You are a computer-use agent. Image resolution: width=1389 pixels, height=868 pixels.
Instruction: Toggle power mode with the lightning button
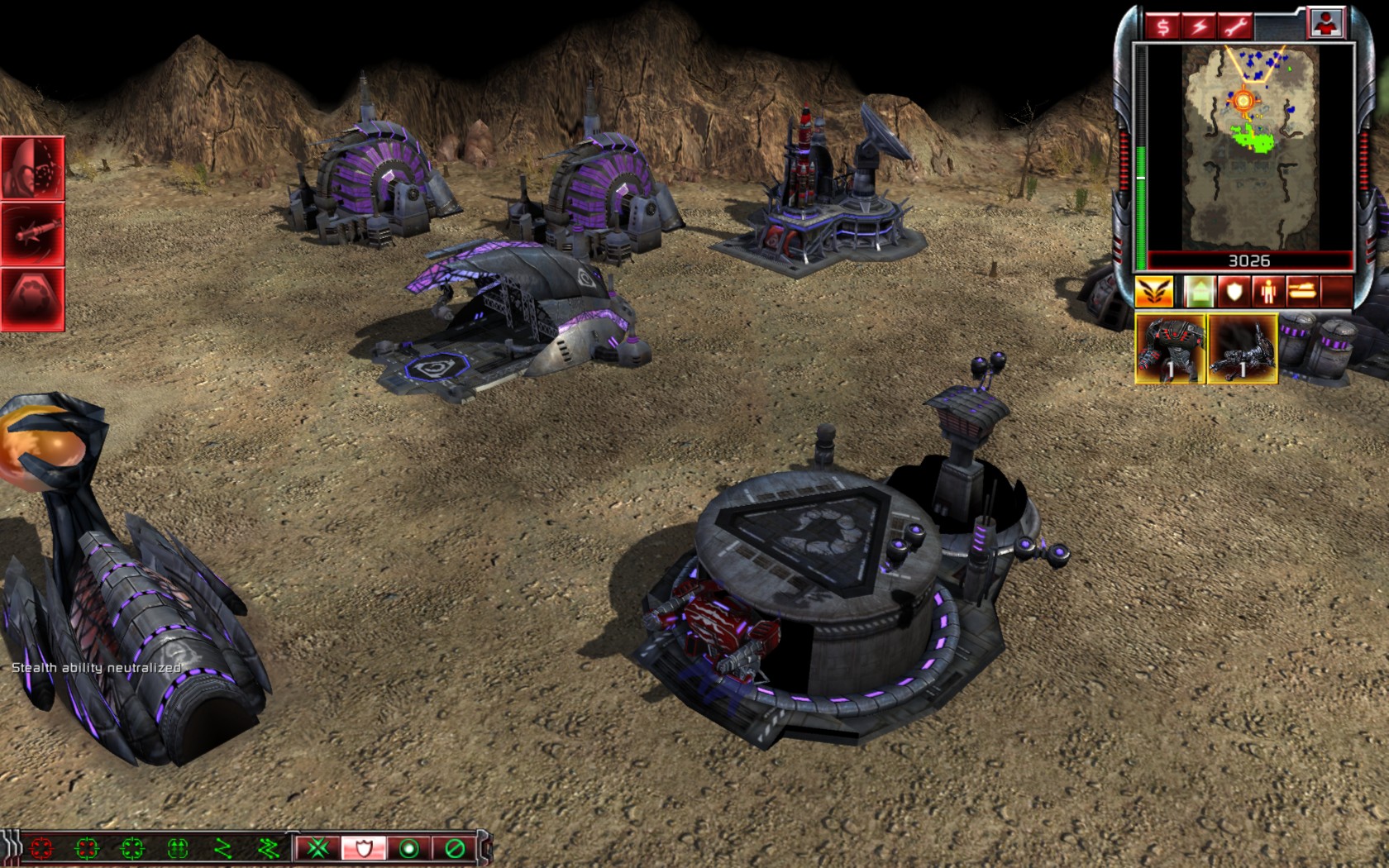[x=1199, y=26]
